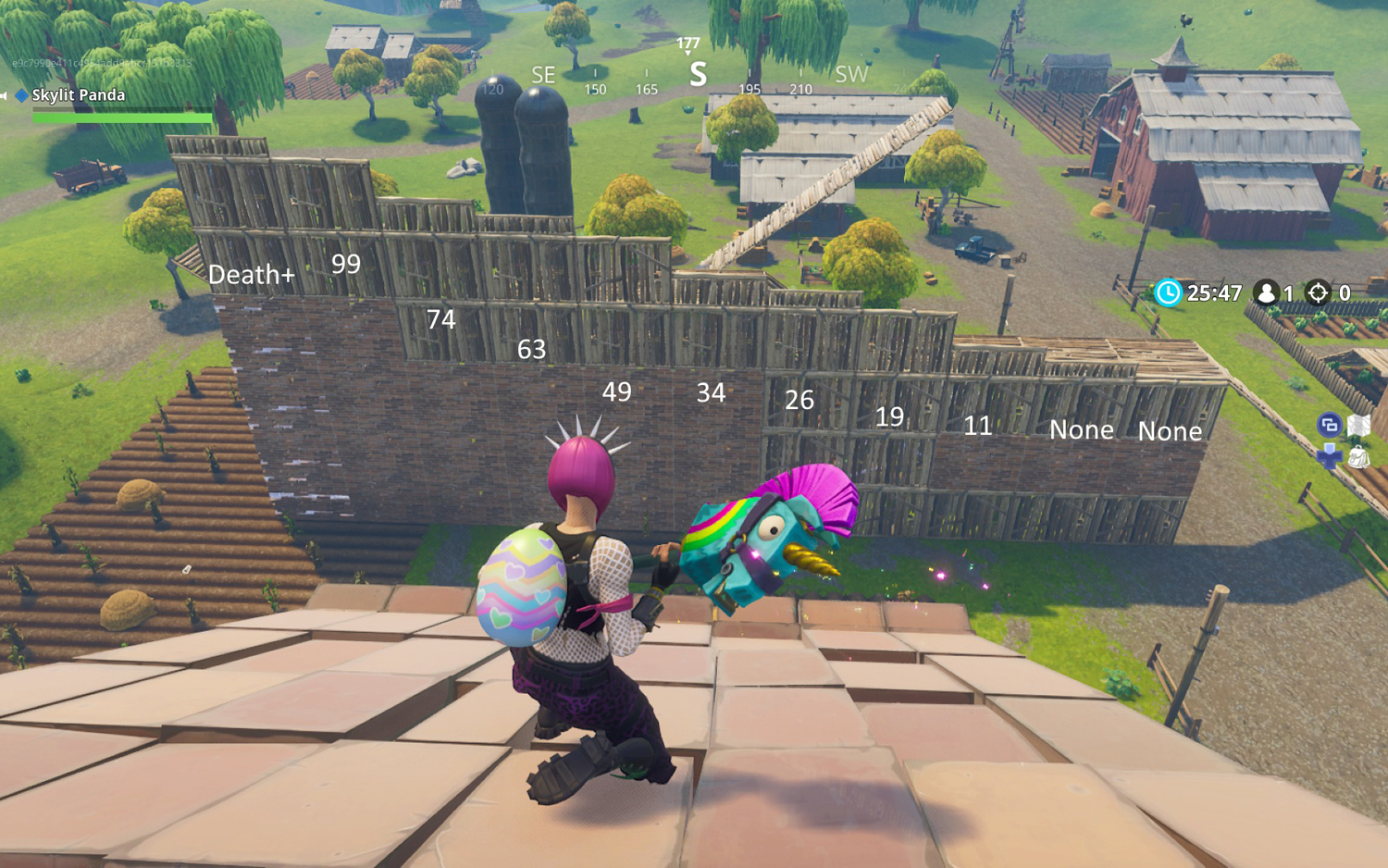Select the players remaining icon
This screenshot has height=868, width=1388.
tap(1266, 292)
